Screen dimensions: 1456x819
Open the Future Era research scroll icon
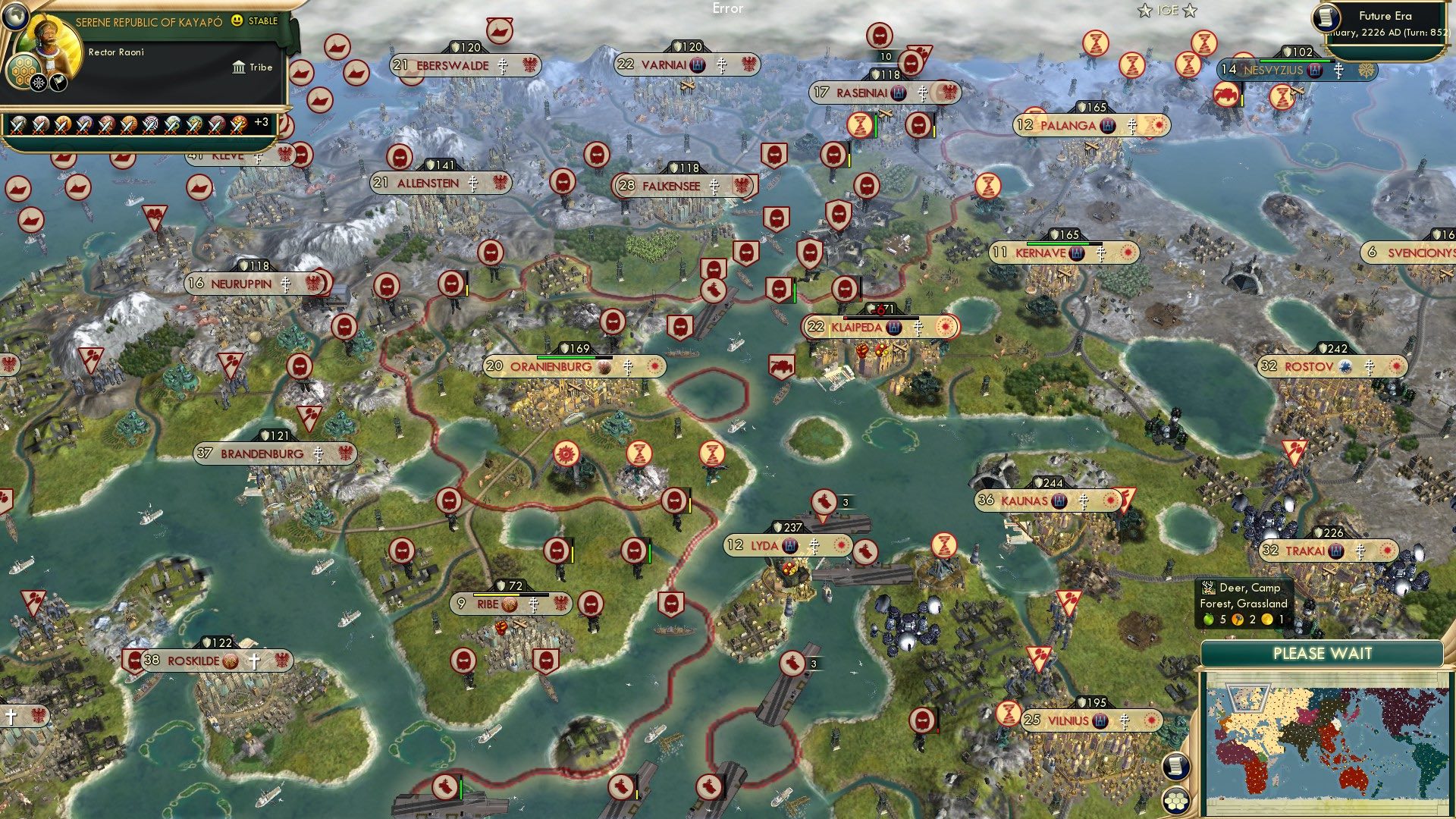coord(1326,17)
